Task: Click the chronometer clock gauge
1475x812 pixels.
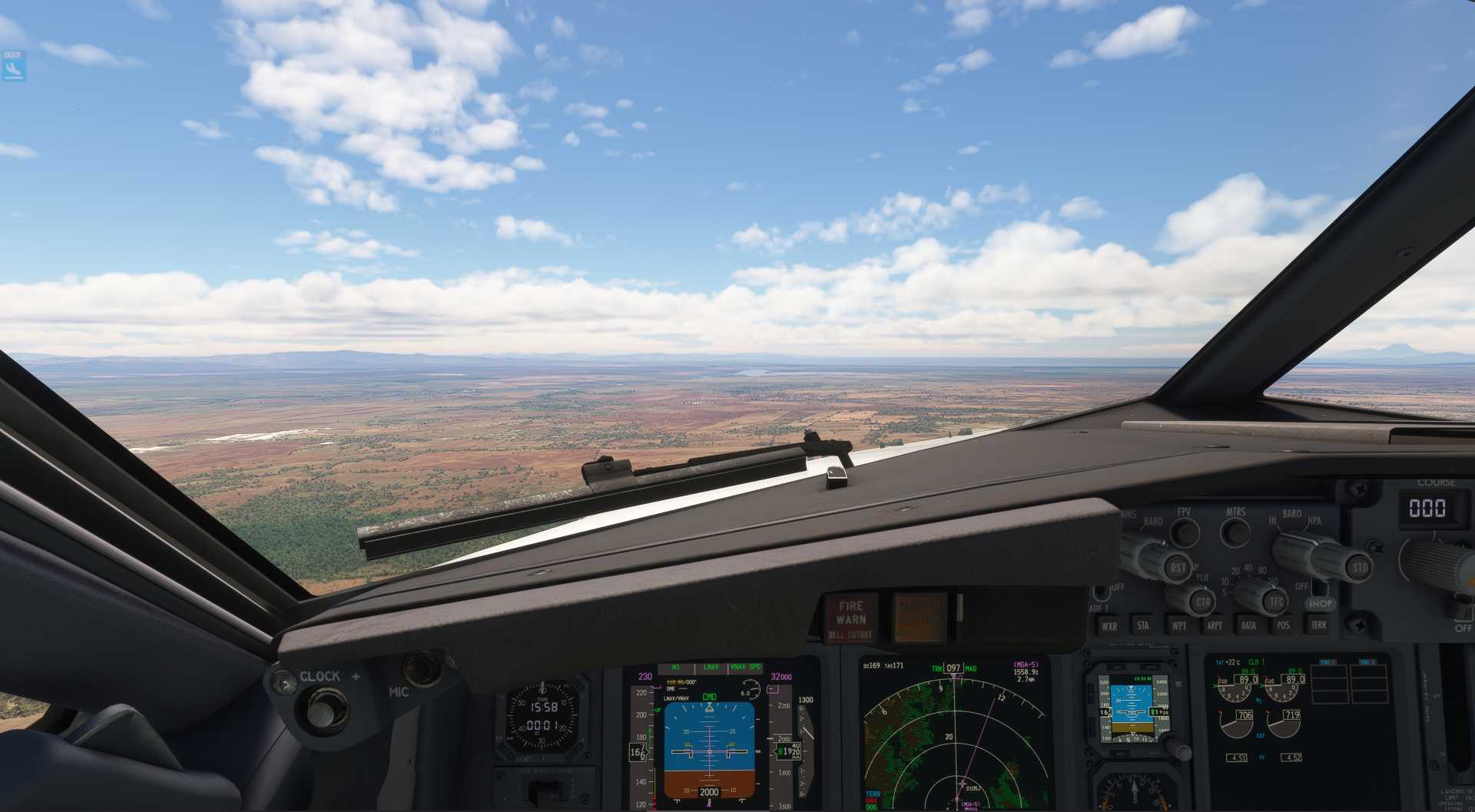Action: (x=543, y=716)
